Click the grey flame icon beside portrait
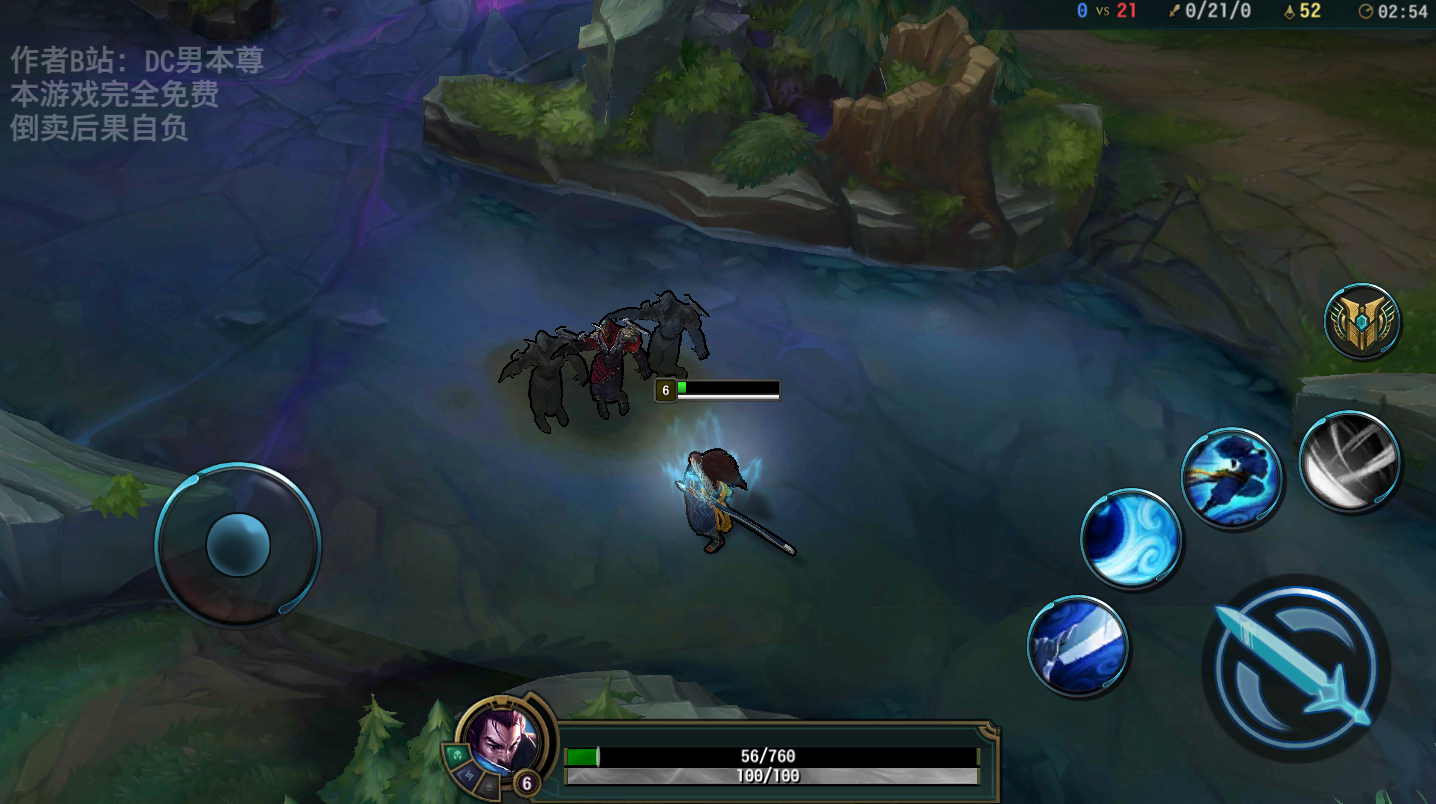The image size is (1436, 804). pyautogui.click(x=488, y=788)
